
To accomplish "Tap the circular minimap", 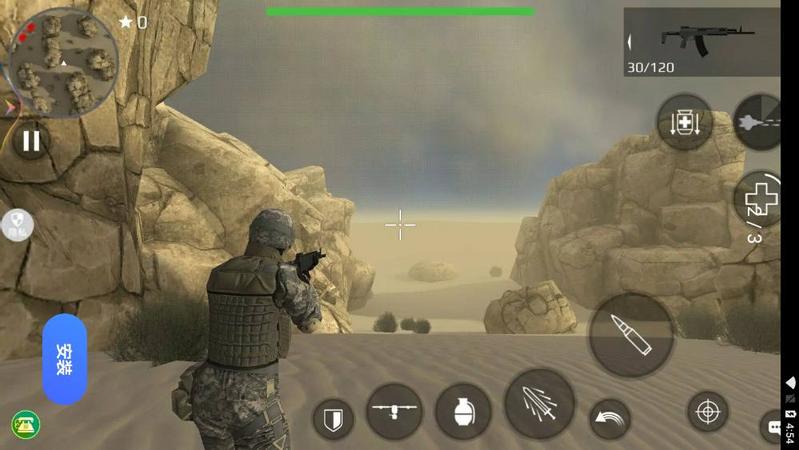I will (63, 63).
